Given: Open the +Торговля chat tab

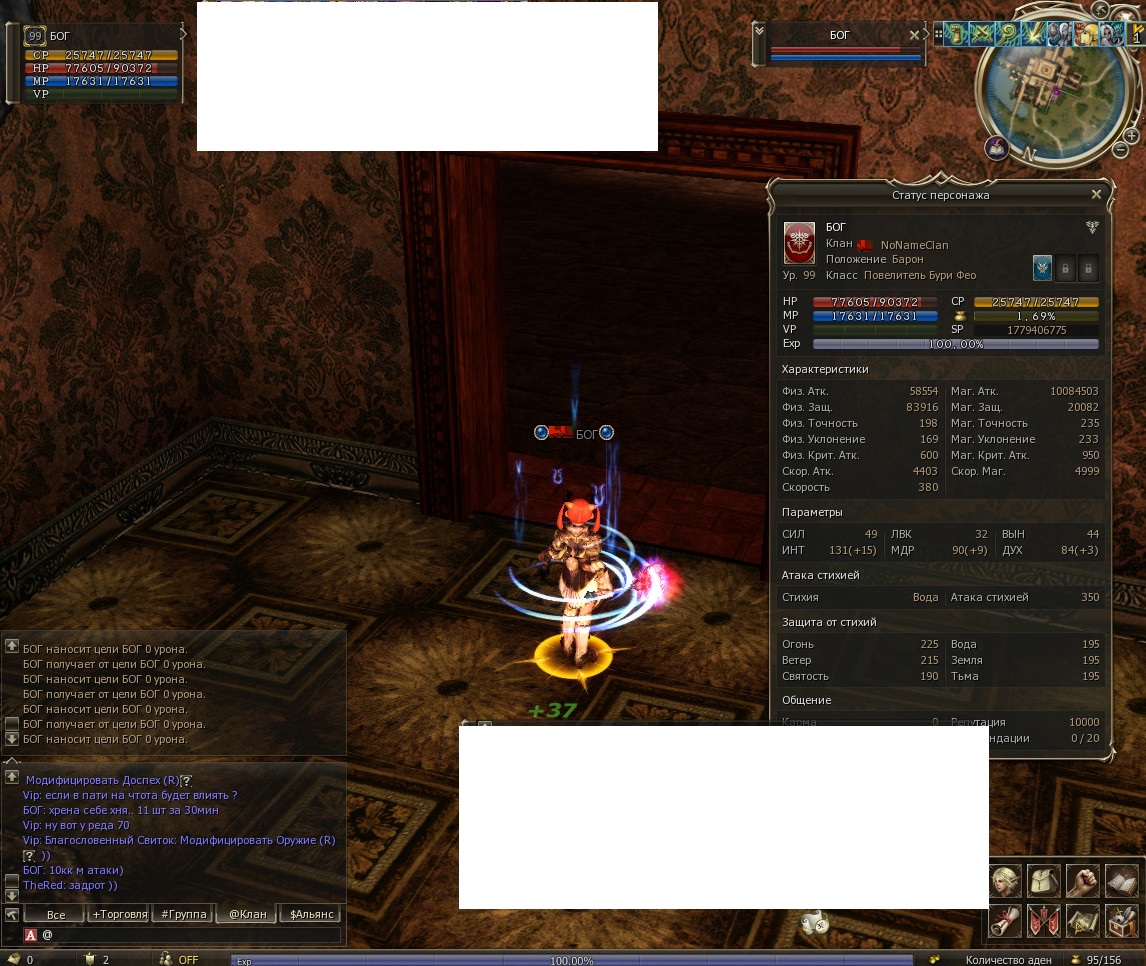Looking at the screenshot, I should [119, 914].
